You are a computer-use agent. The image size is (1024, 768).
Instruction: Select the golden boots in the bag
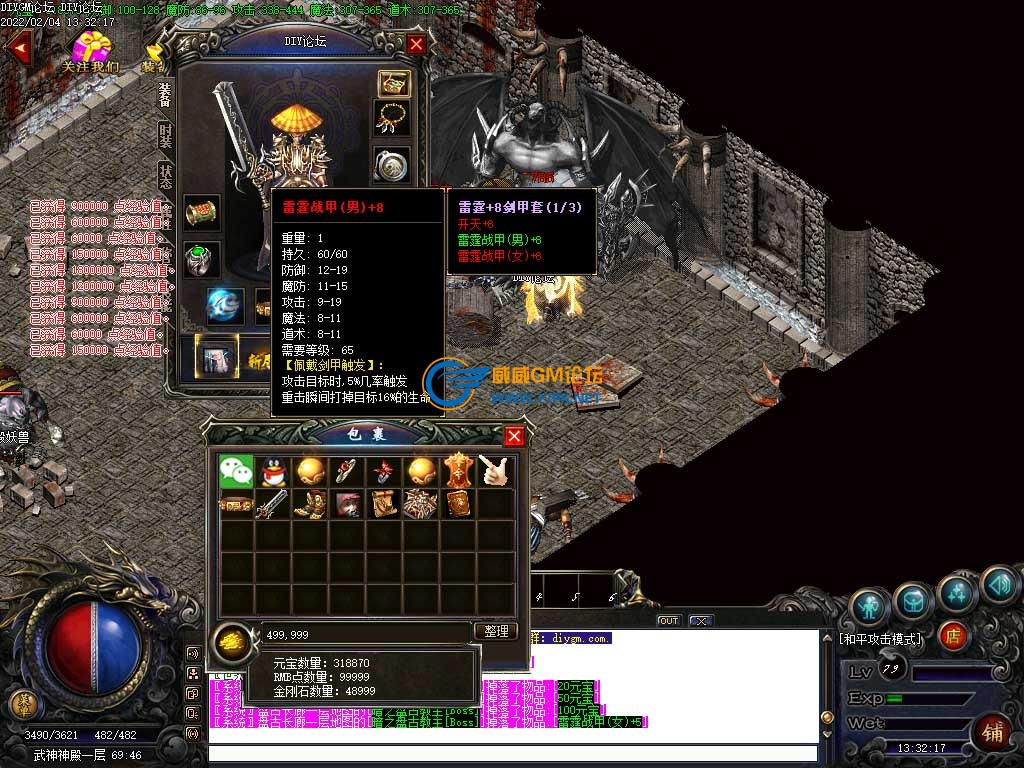point(310,504)
